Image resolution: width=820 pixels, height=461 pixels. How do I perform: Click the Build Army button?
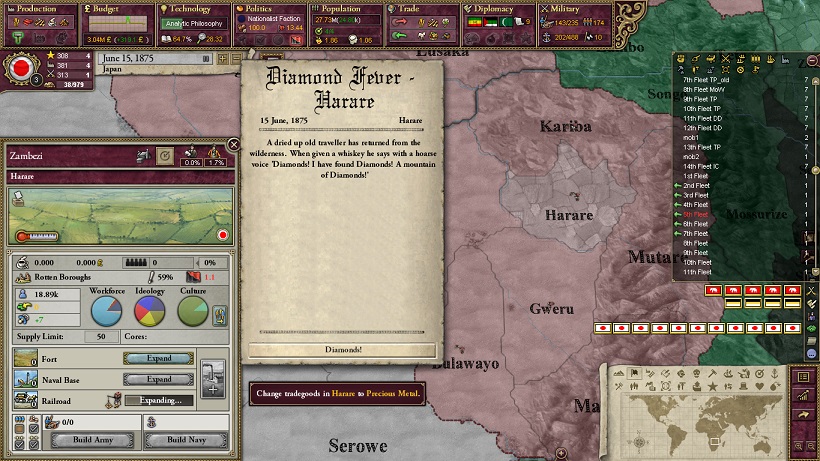(95, 440)
